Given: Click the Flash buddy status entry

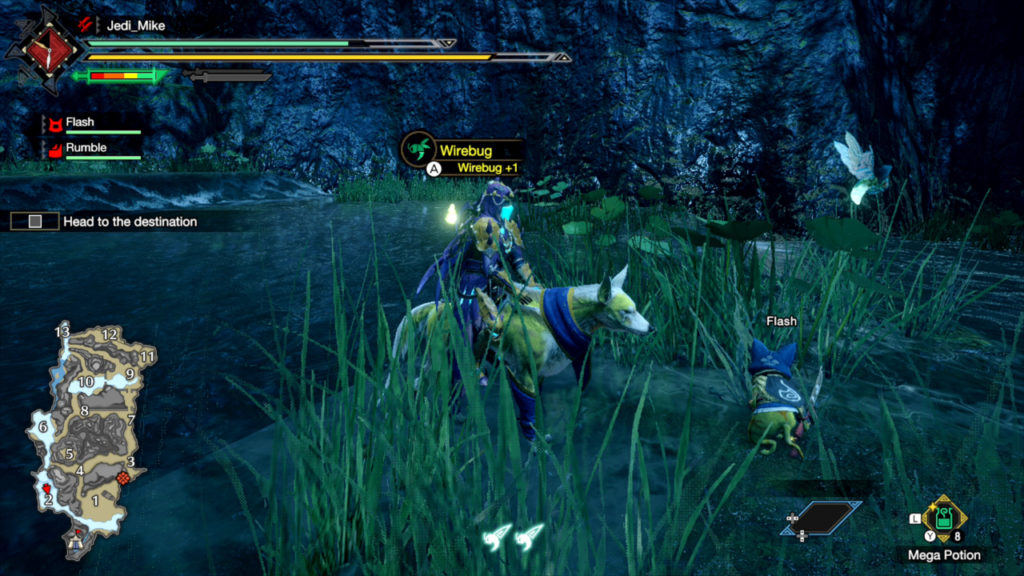Looking at the screenshot, I should pyautogui.click(x=80, y=123).
